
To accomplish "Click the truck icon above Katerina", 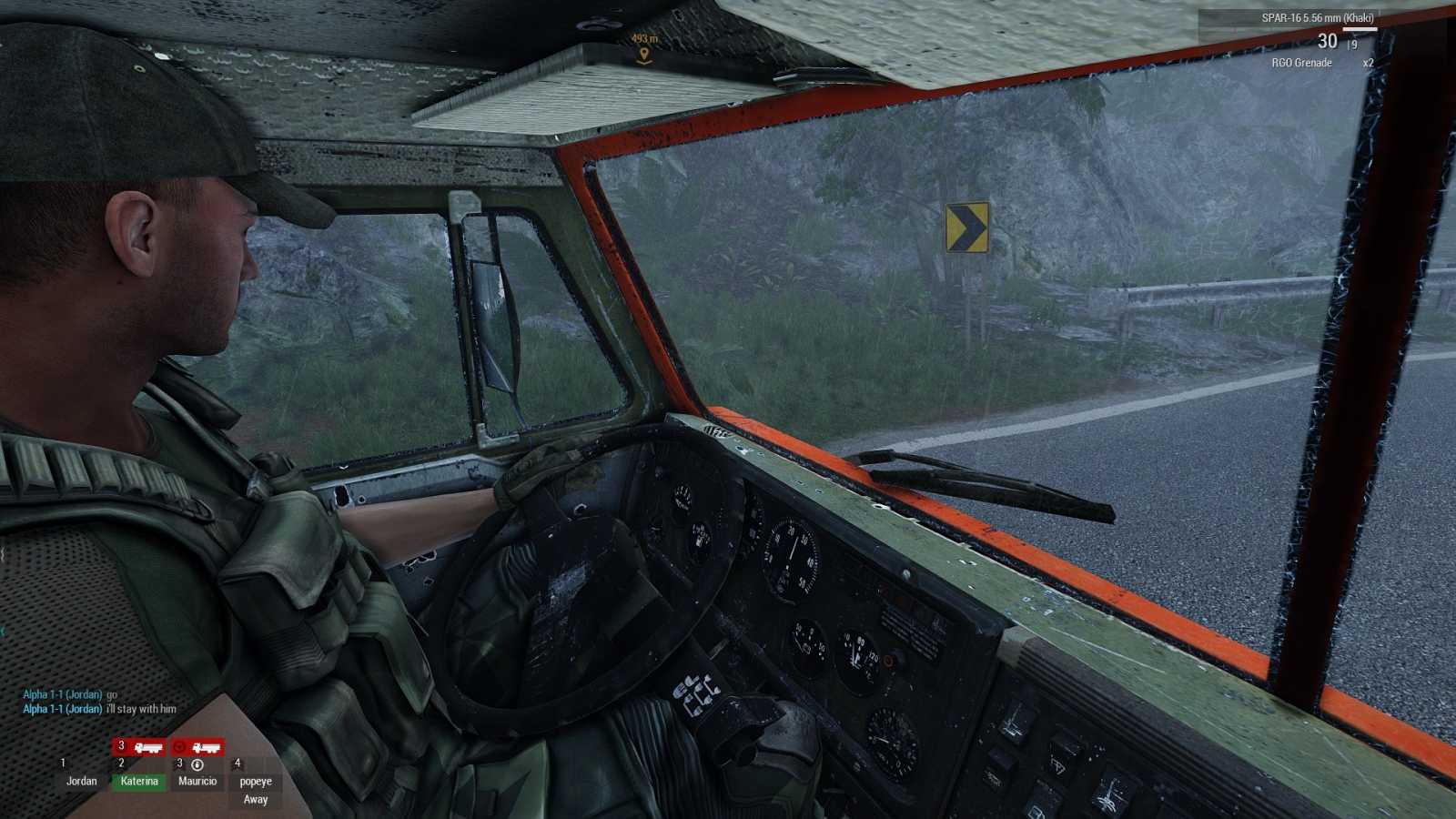I will pos(148,747).
